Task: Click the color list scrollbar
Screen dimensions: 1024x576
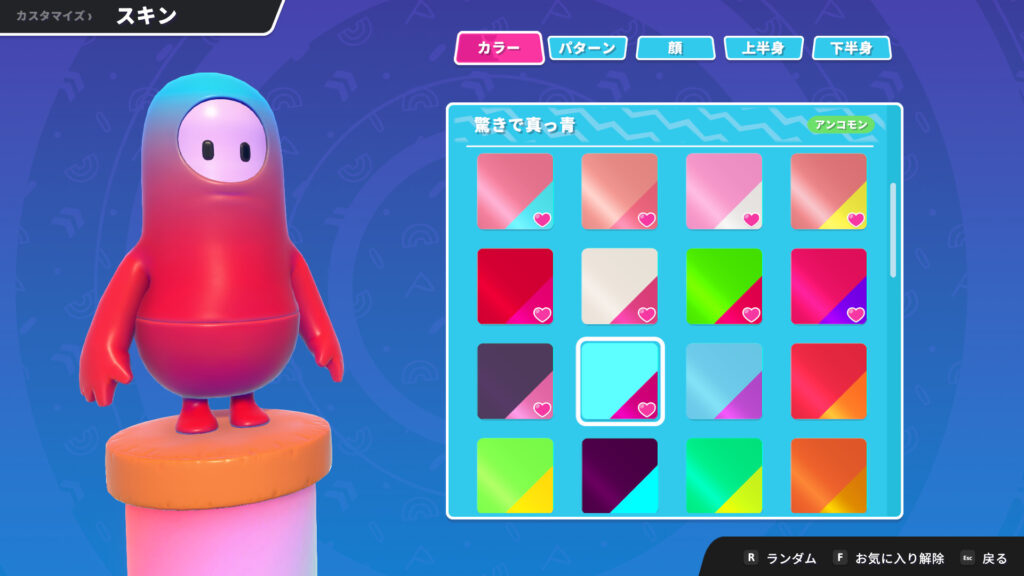Action: point(894,228)
